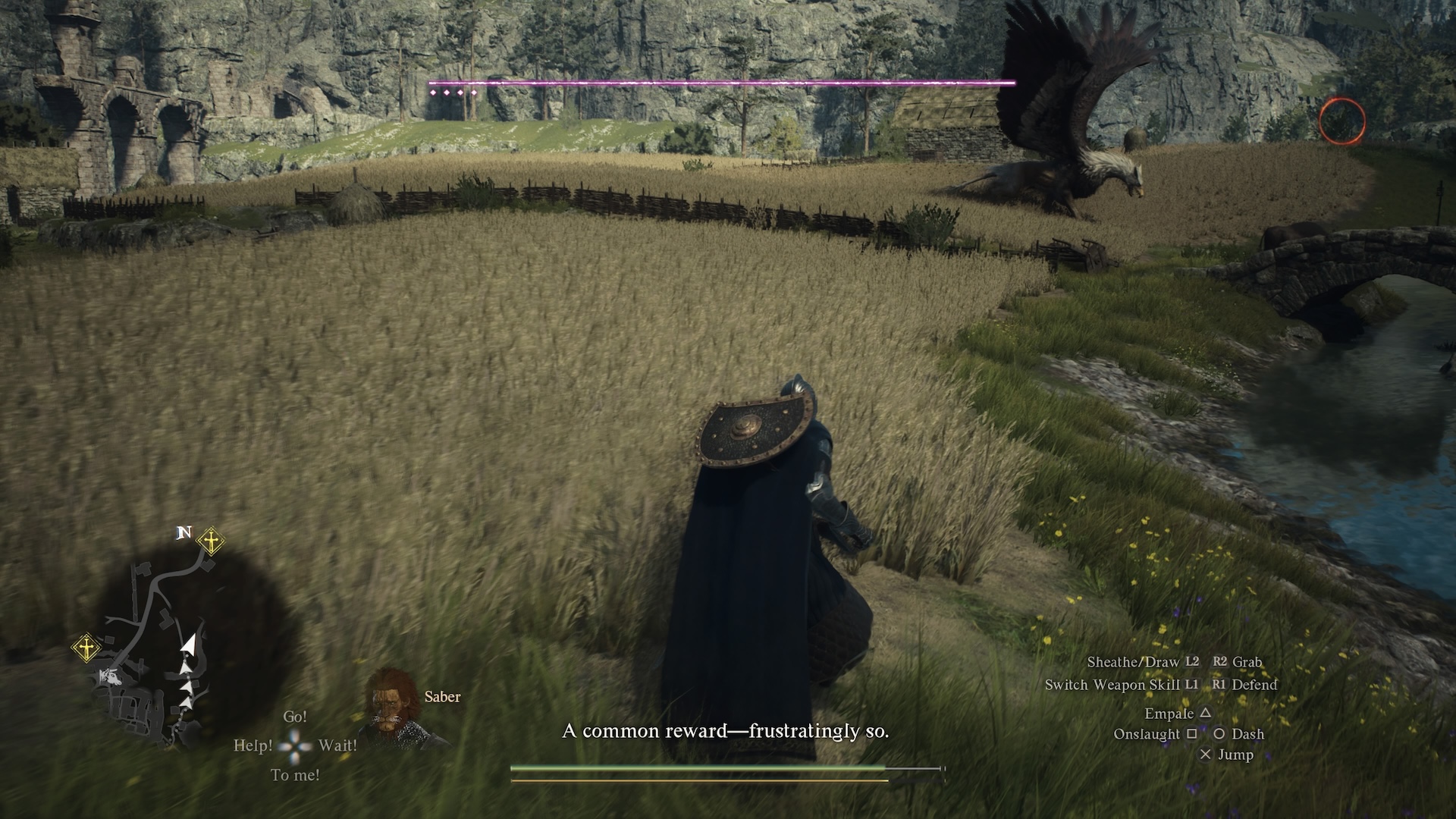Choose the "Wait!" pawn command
Image resolution: width=1456 pixels, height=819 pixels.
click(337, 745)
